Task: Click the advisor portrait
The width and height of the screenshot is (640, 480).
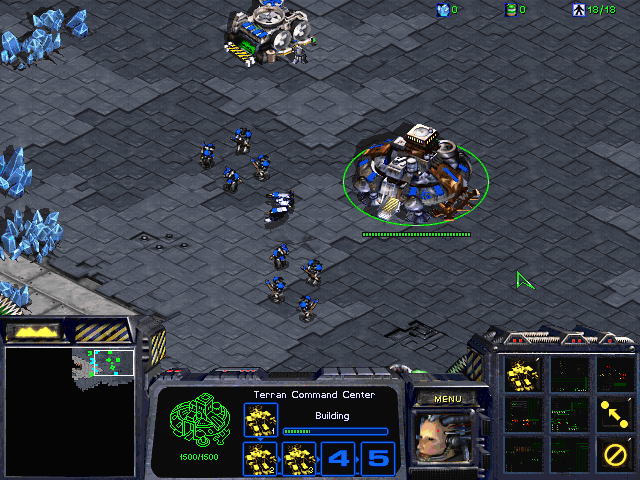Action: click(447, 438)
